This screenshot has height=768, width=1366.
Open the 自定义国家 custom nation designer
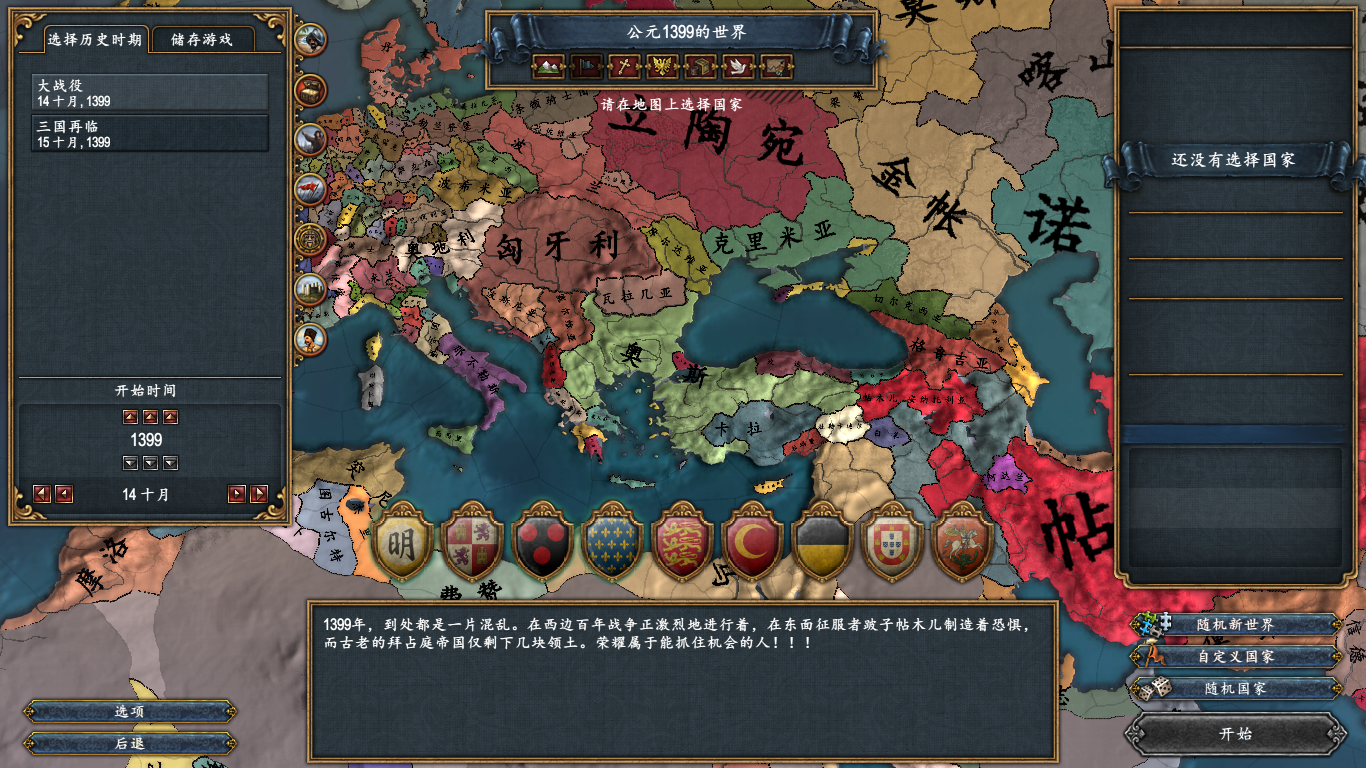(x=1236, y=657)
